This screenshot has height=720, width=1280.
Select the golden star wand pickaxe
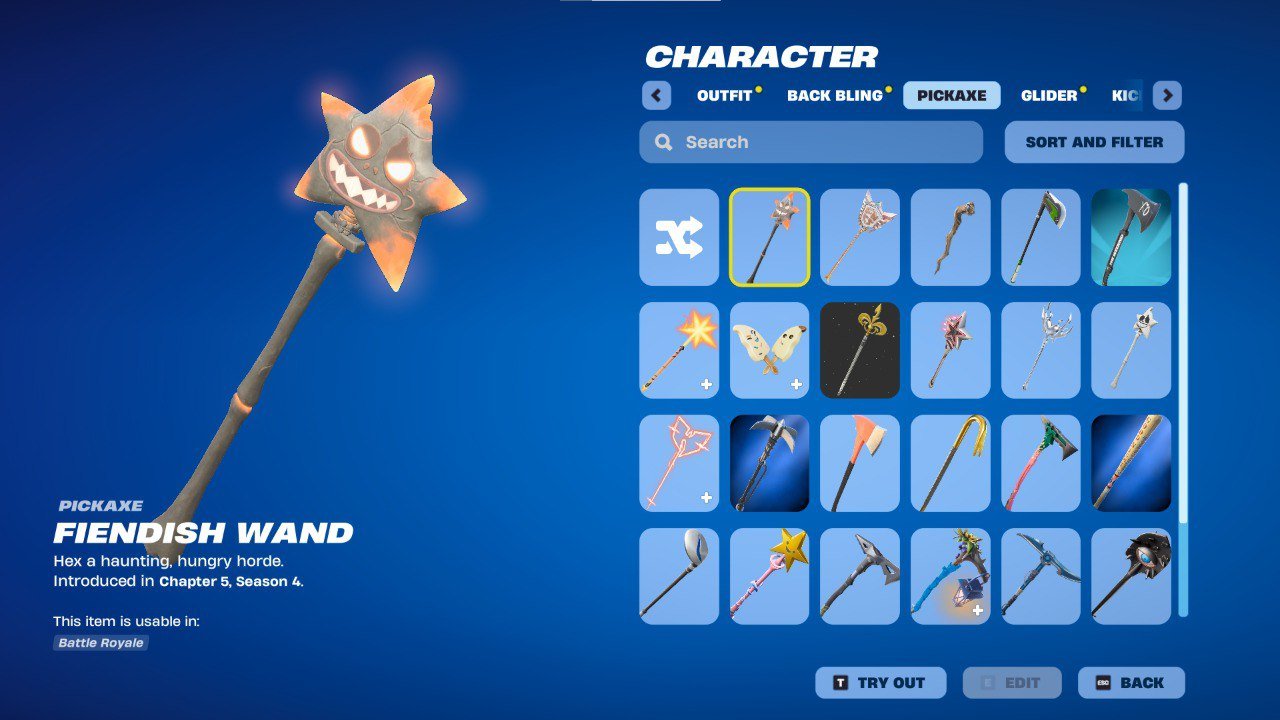[768, 575]
